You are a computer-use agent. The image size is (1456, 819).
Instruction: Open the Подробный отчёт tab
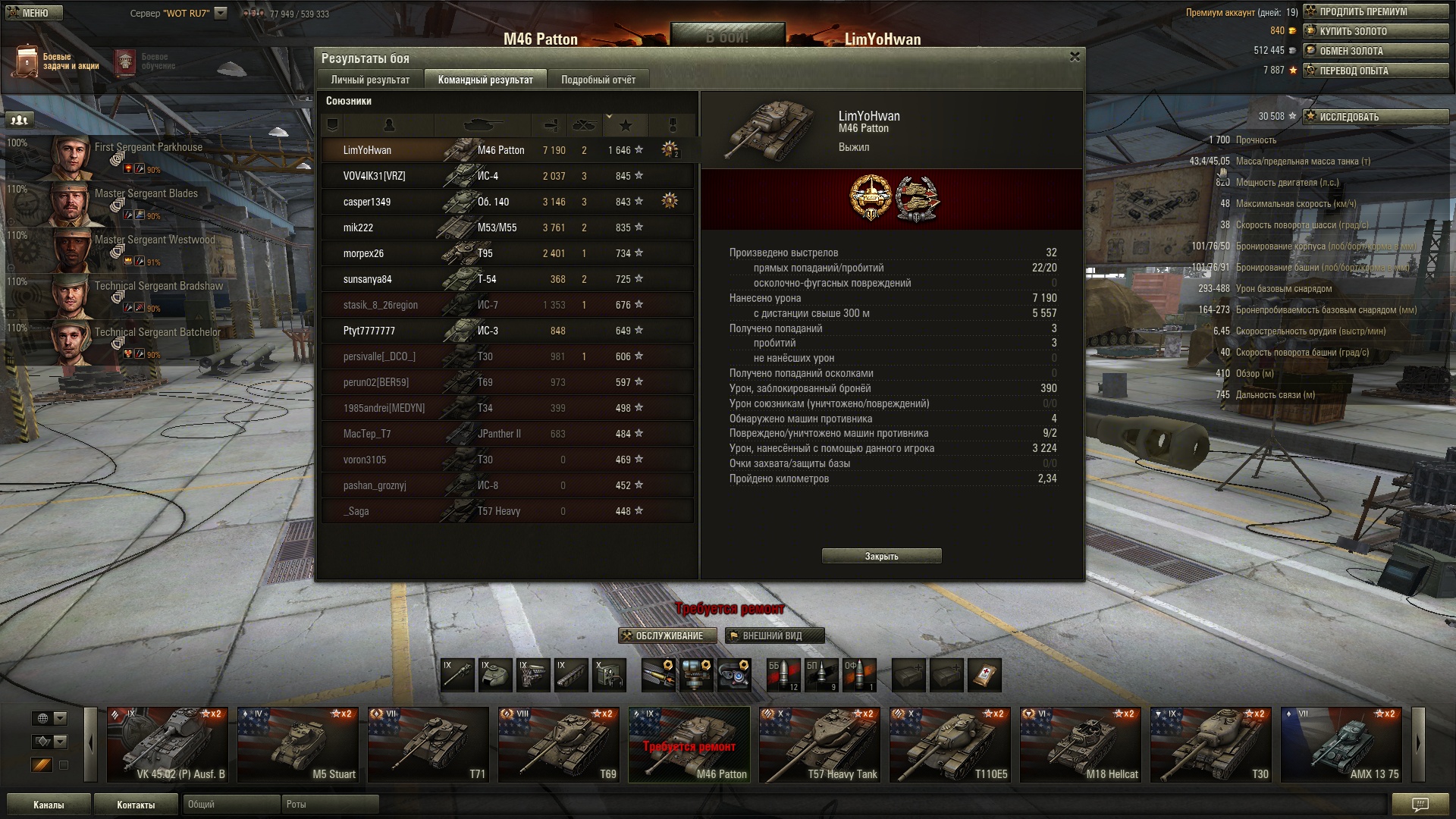598,80
